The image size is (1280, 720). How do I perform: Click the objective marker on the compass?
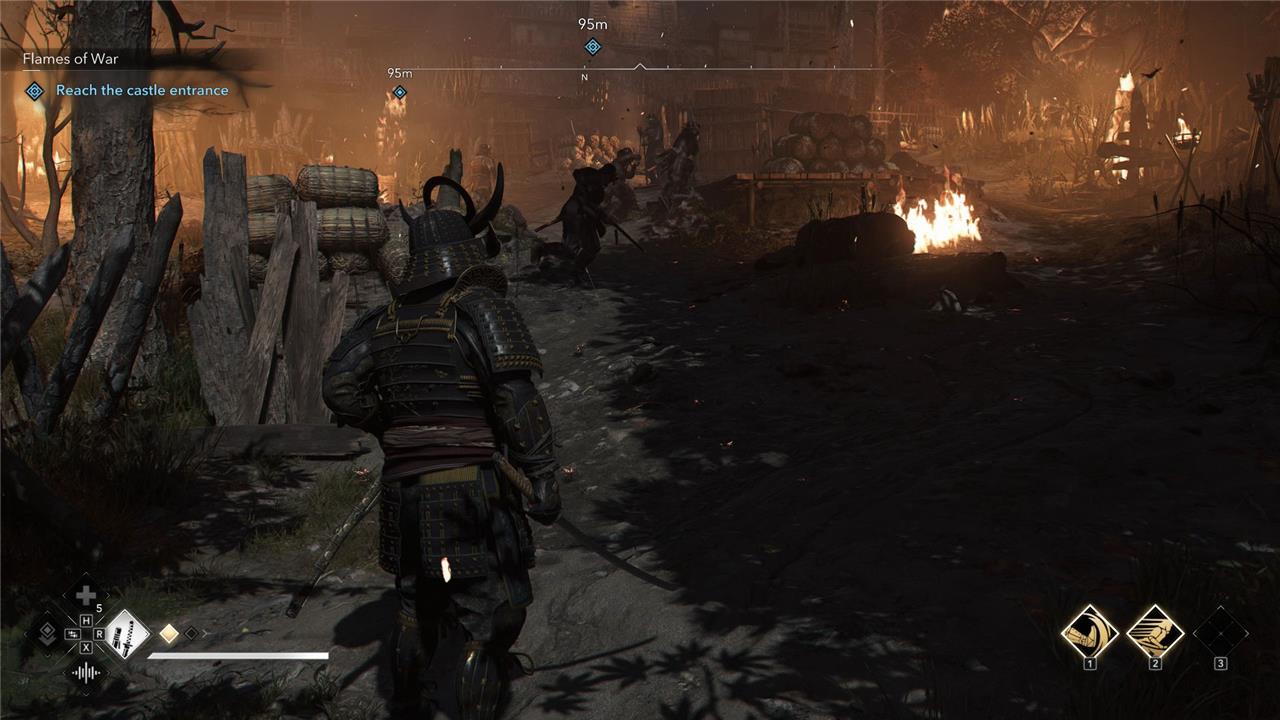[x=592, y=47]
